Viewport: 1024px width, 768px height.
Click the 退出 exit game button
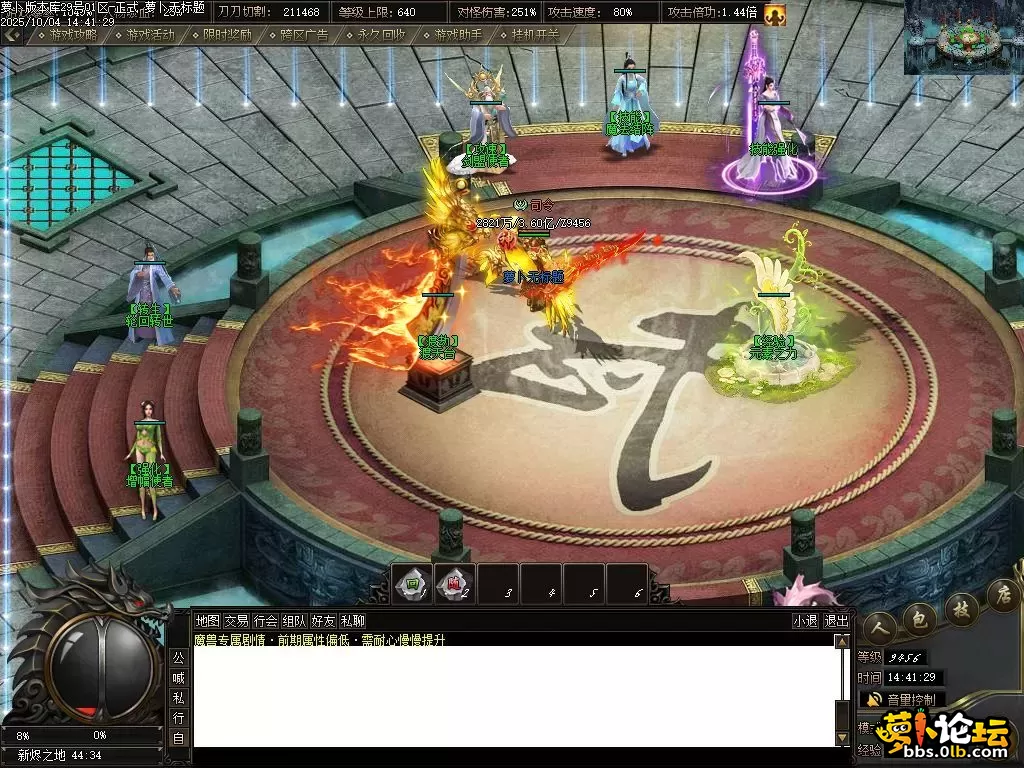[x=836, y=620]
